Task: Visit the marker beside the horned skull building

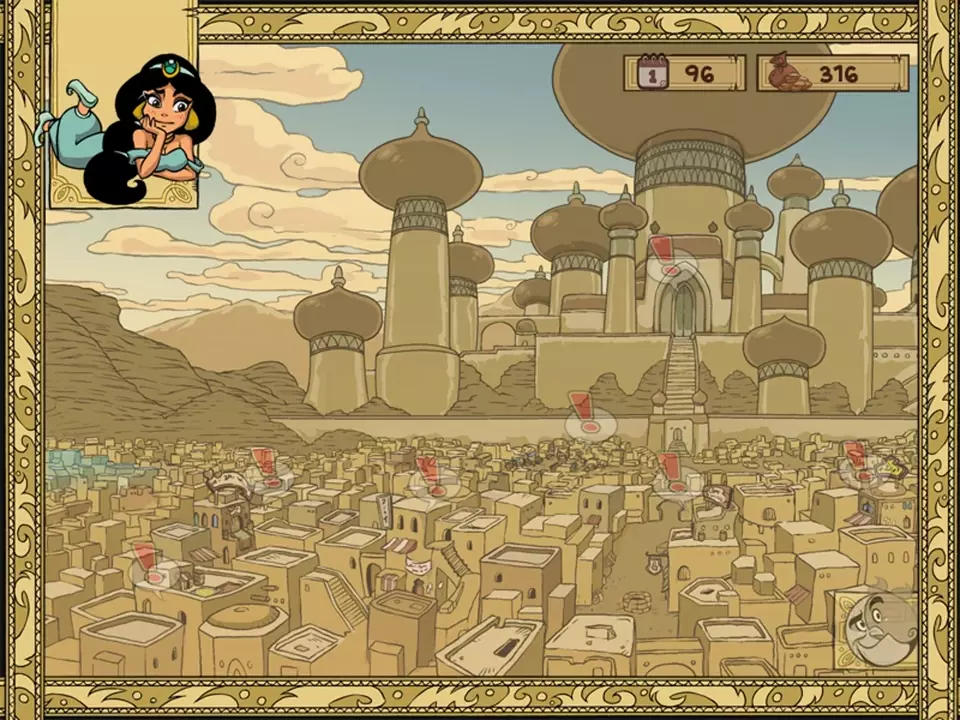Action: 266,468
